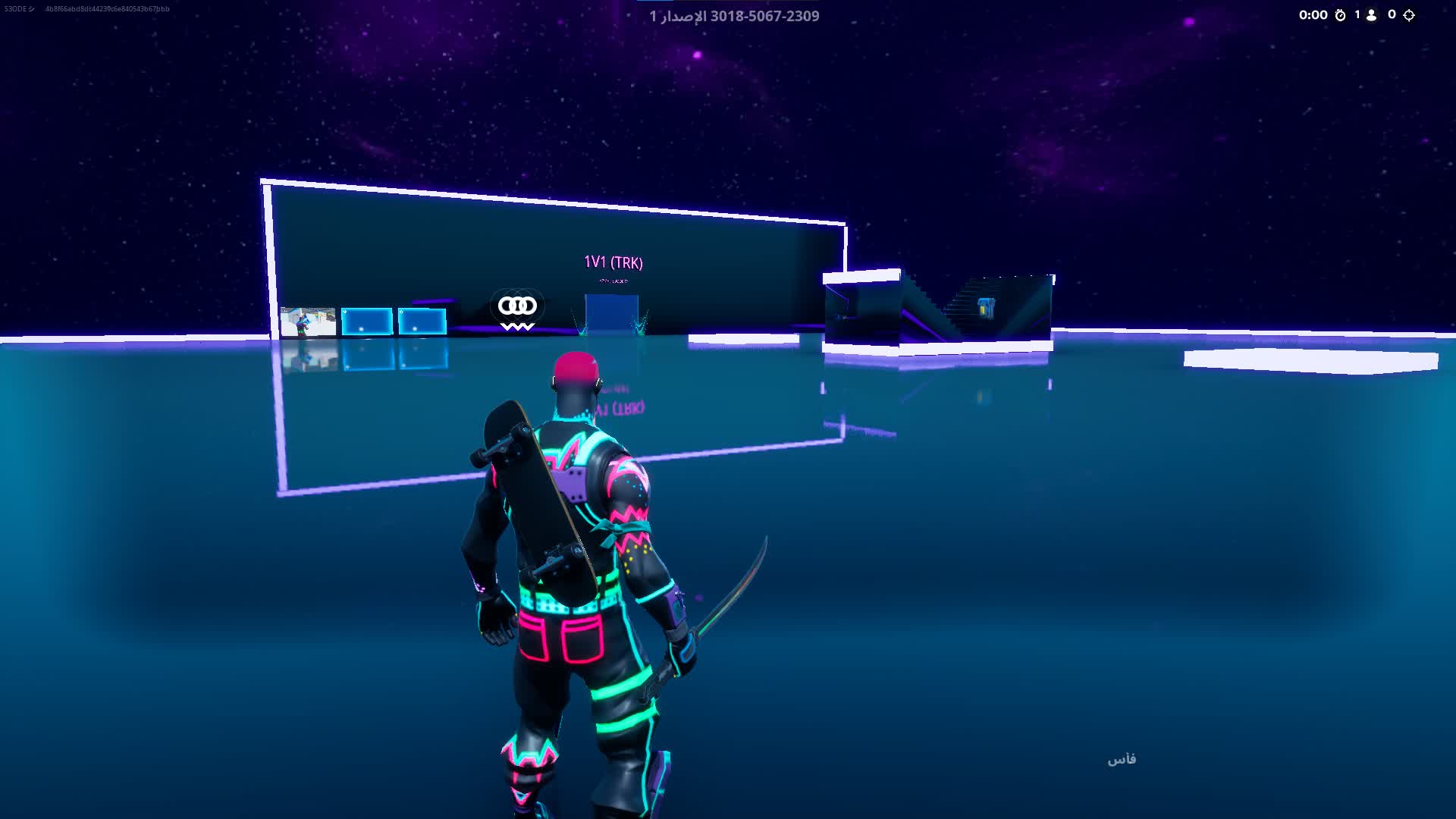Click the stopwatch timer icon in the HUD
Image resolution: width=1456 pixels, height=819 pixels.
(x=1341, y=14)
